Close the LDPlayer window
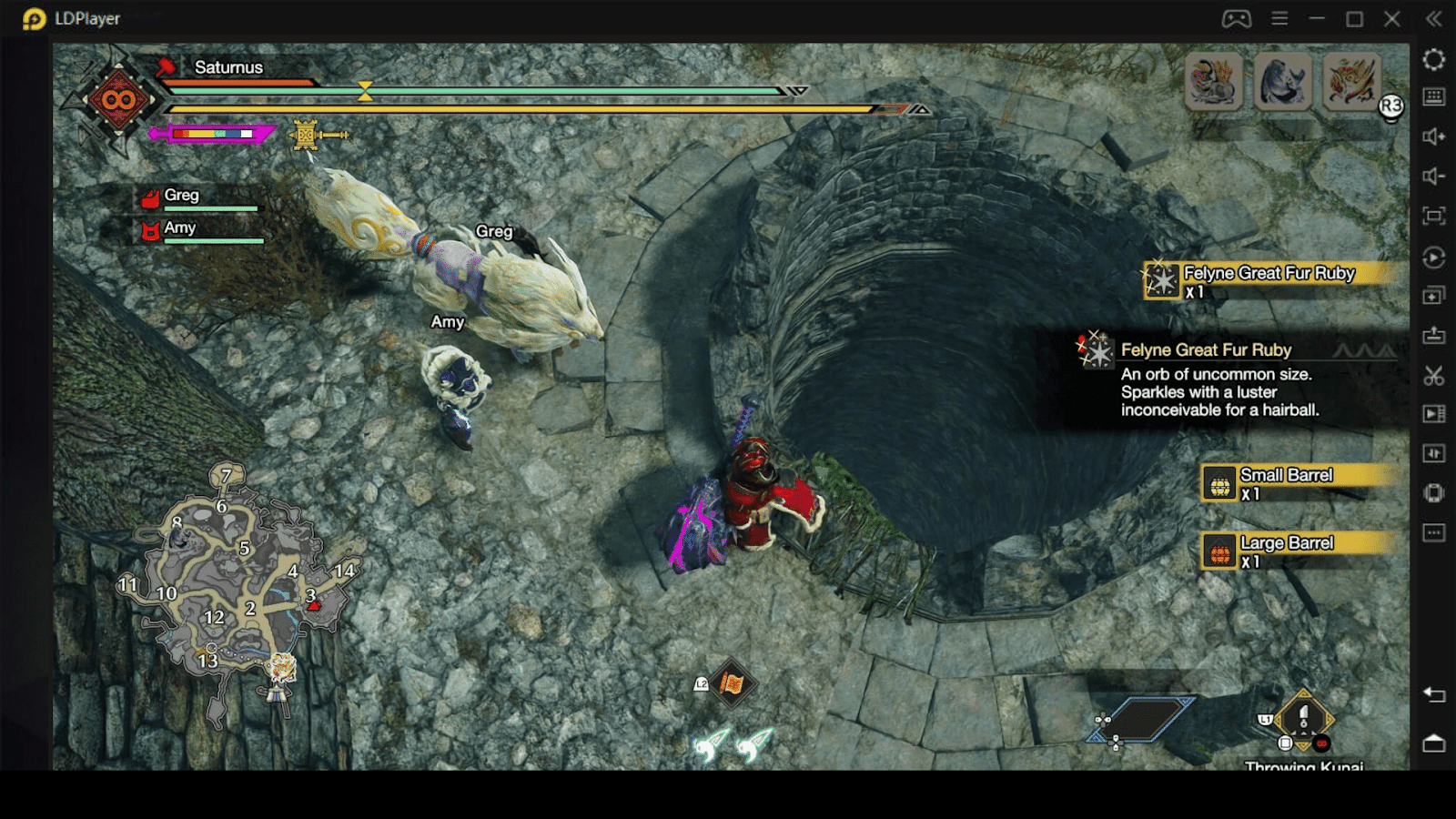Screen dimensions: 1456x819 pos(1392,19)
